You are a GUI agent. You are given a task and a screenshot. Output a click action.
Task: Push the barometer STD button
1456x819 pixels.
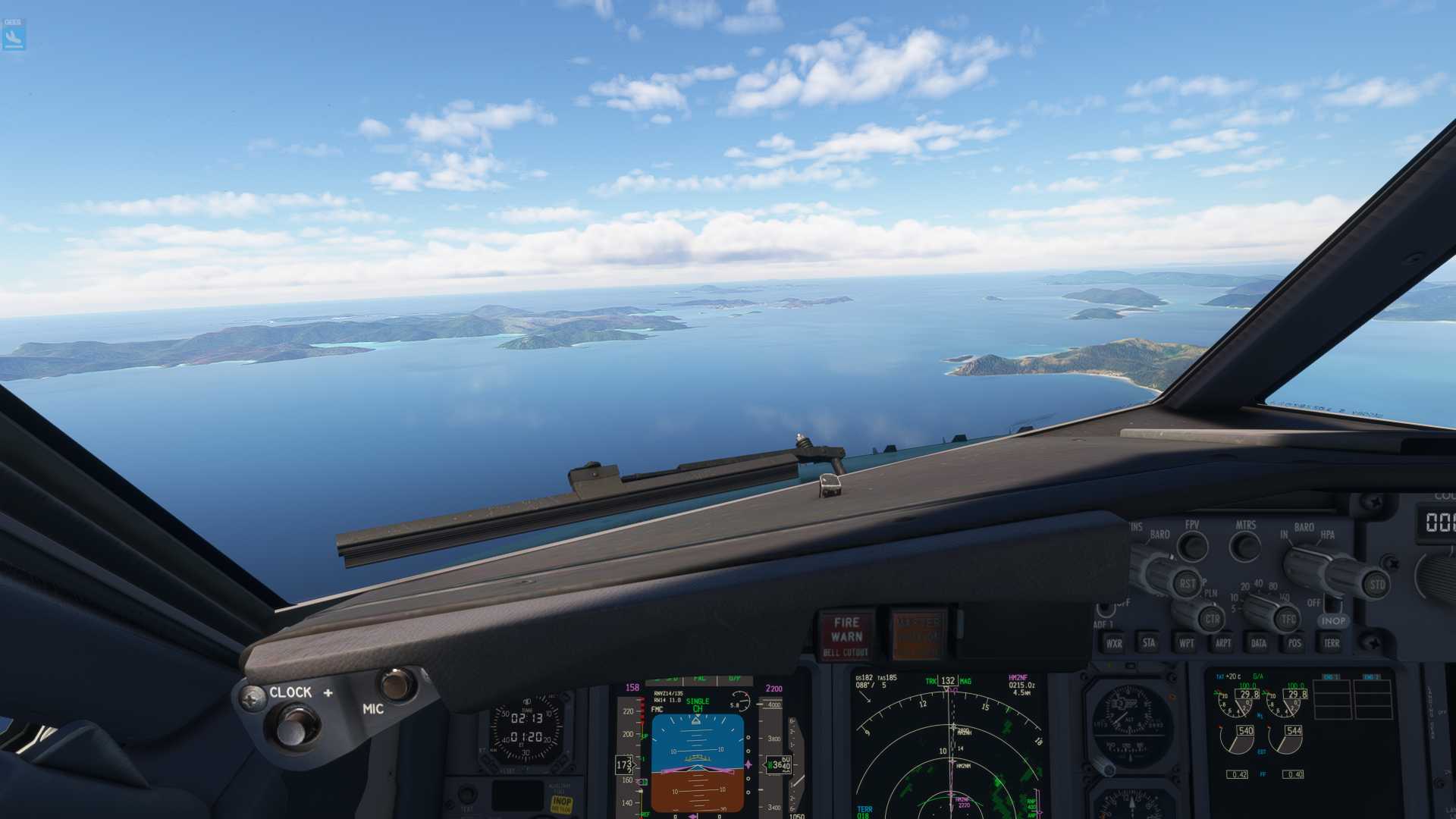click(x=1376, y=585)
